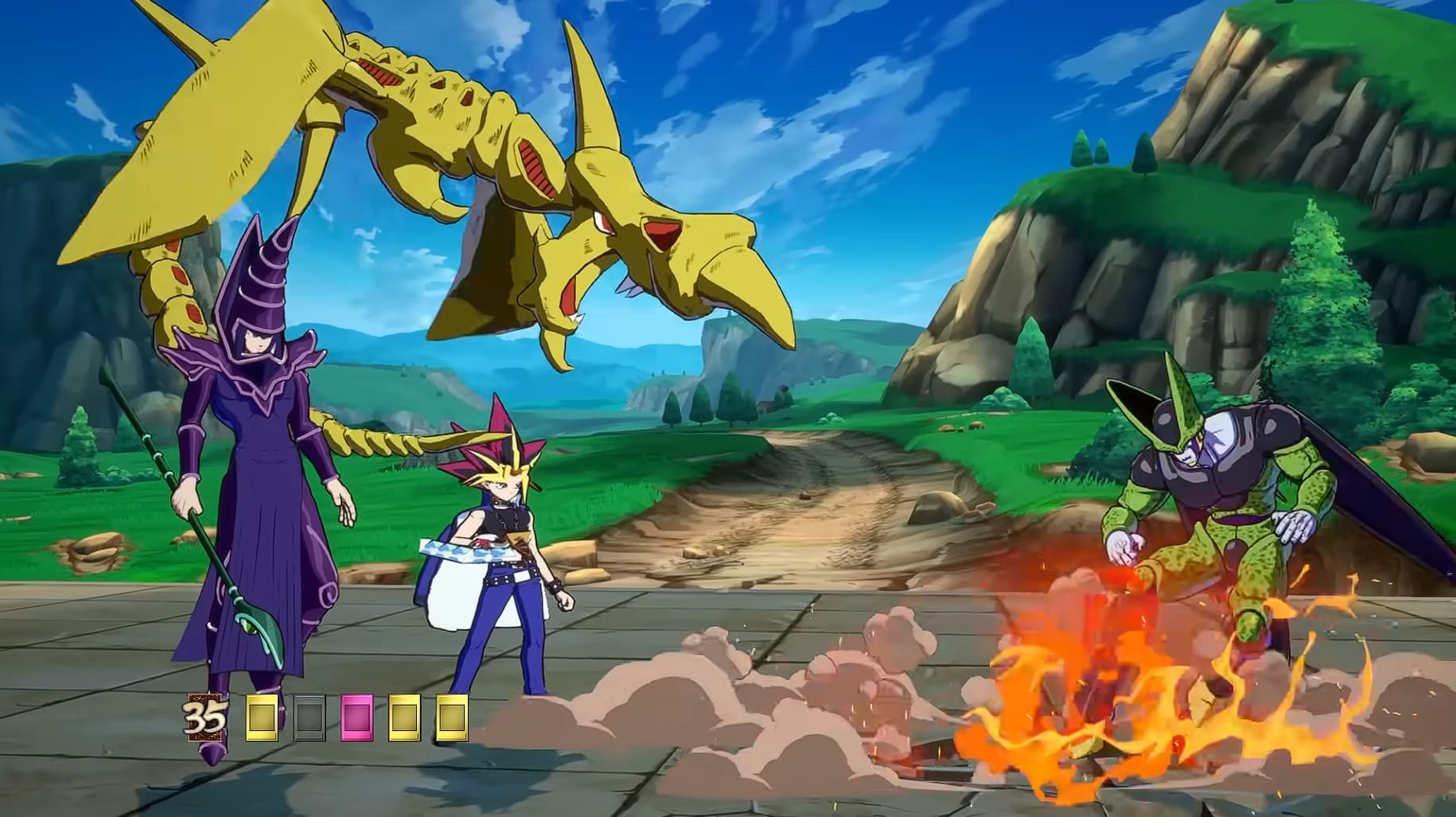Select the first yellow card slot

coord(262,717)
